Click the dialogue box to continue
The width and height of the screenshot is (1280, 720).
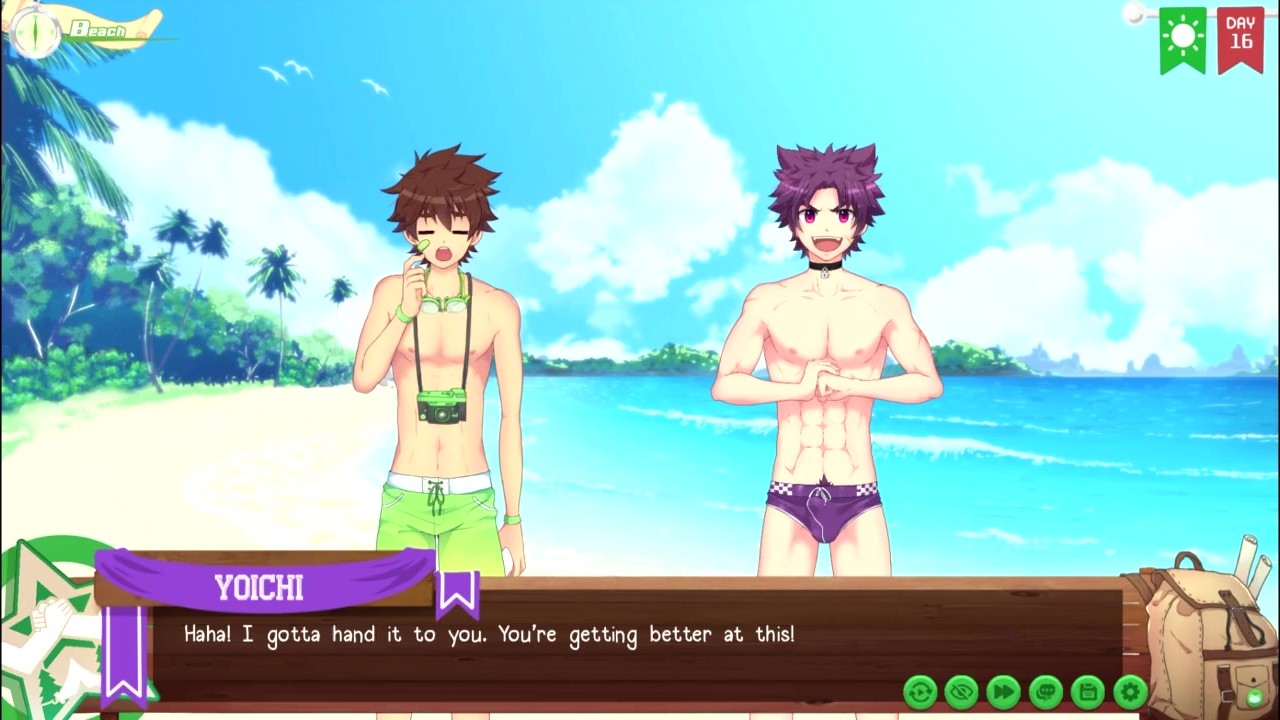[x=600, y=648]
